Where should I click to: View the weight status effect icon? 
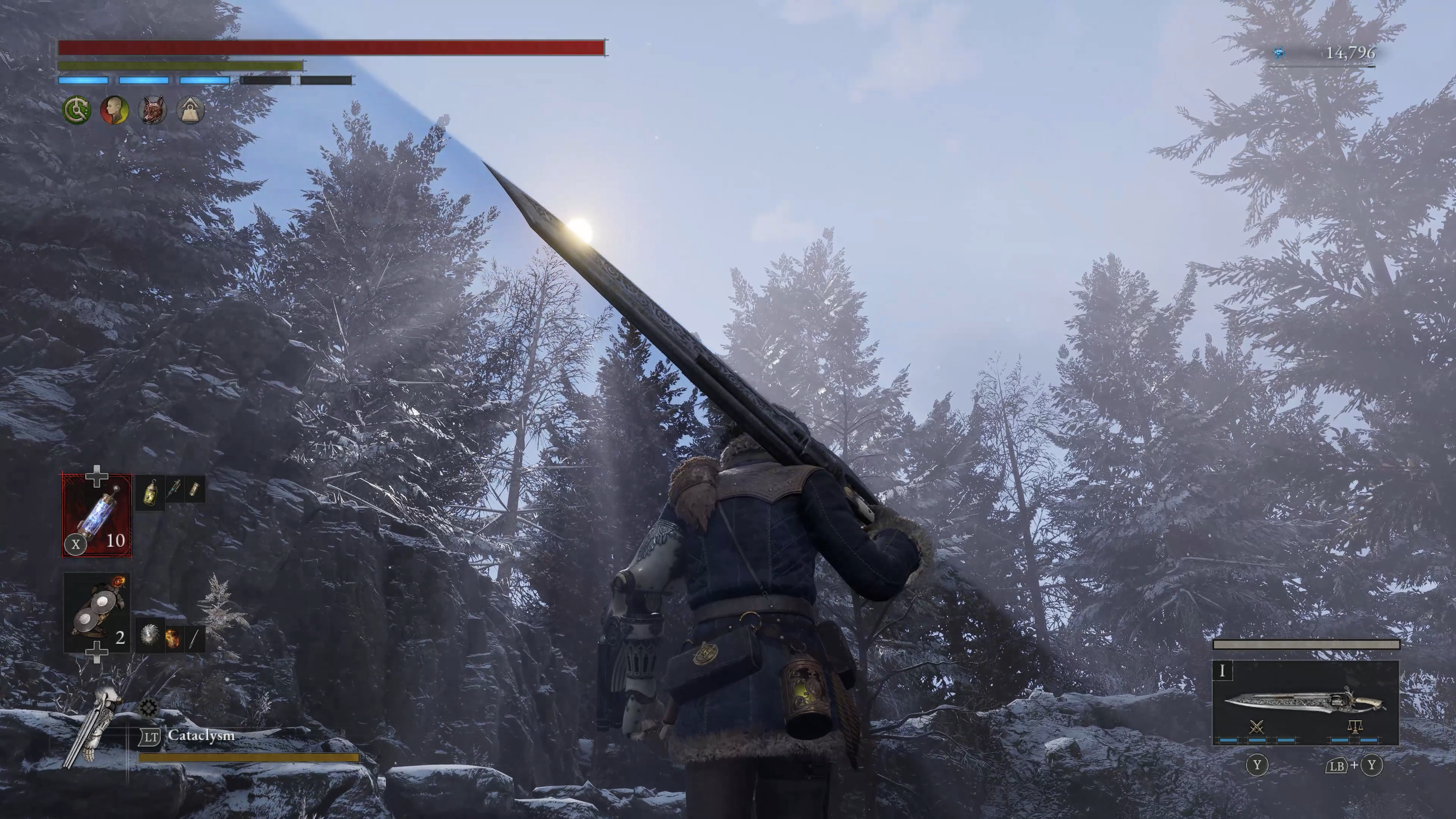pos(190,110)
